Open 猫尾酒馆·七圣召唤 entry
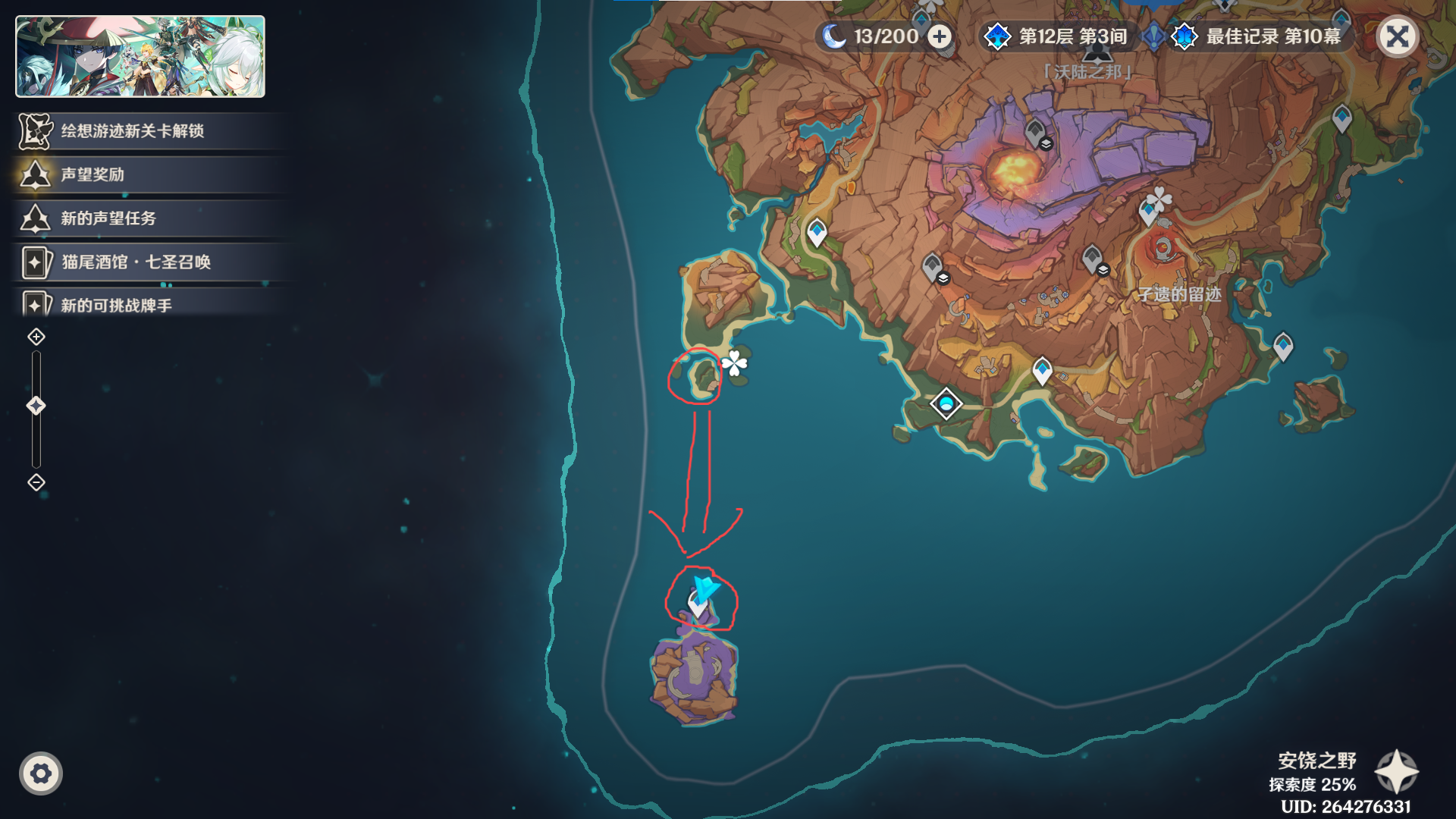 click(136, 262)
